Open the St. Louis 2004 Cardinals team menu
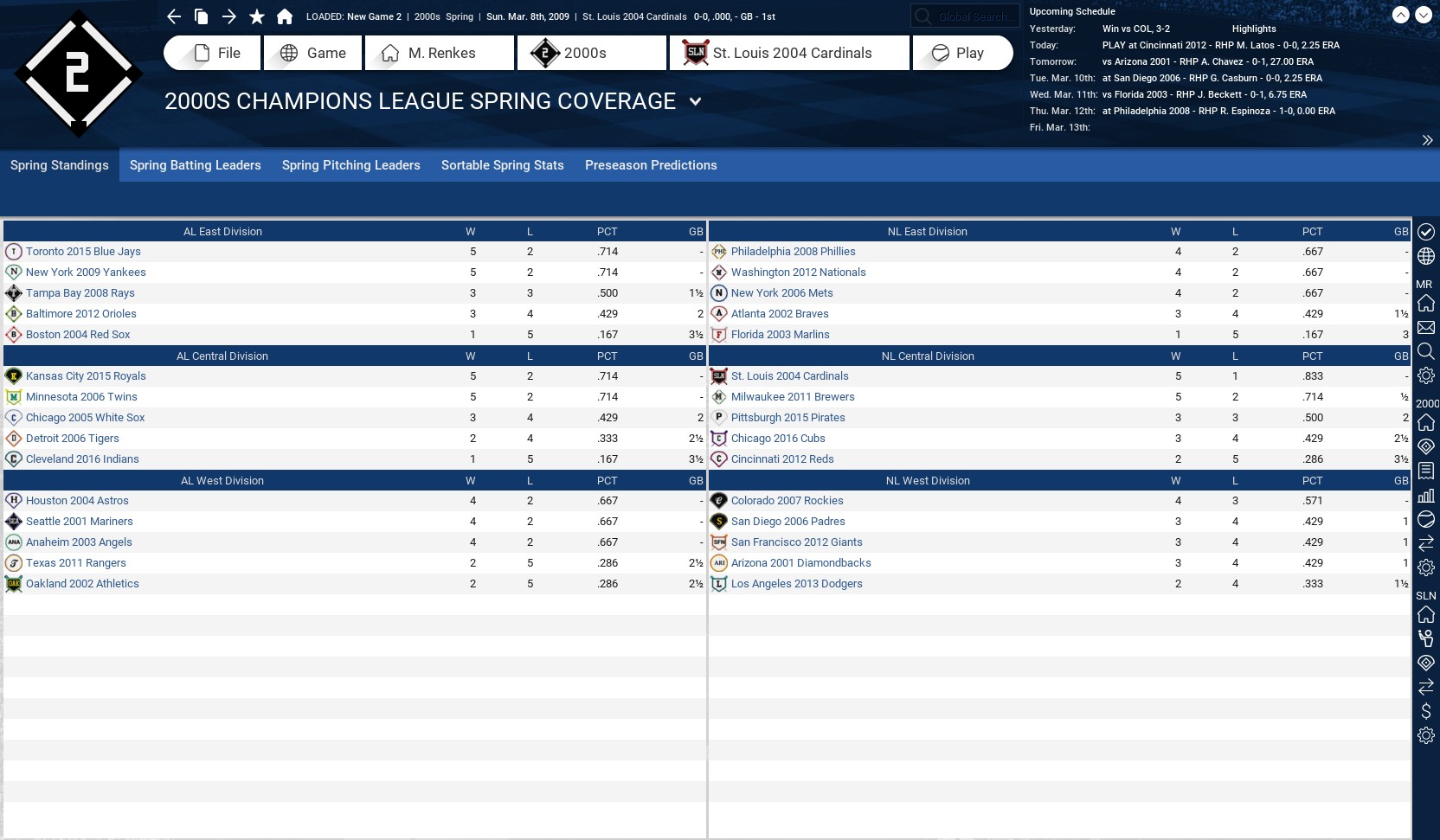The width and height of the screenshot is (1440, 840). click(x=789, y=53)
